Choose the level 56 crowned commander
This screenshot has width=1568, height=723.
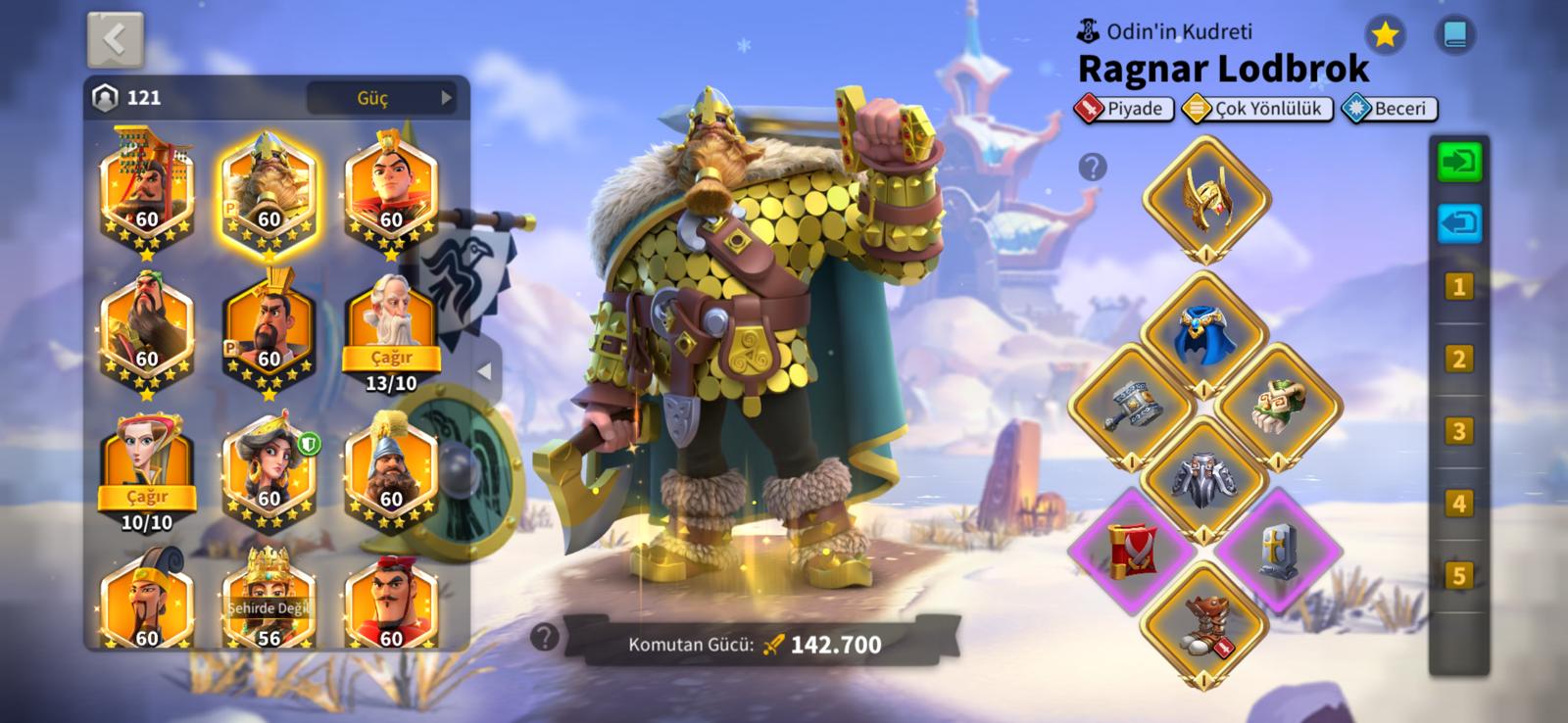click(269, 600)
